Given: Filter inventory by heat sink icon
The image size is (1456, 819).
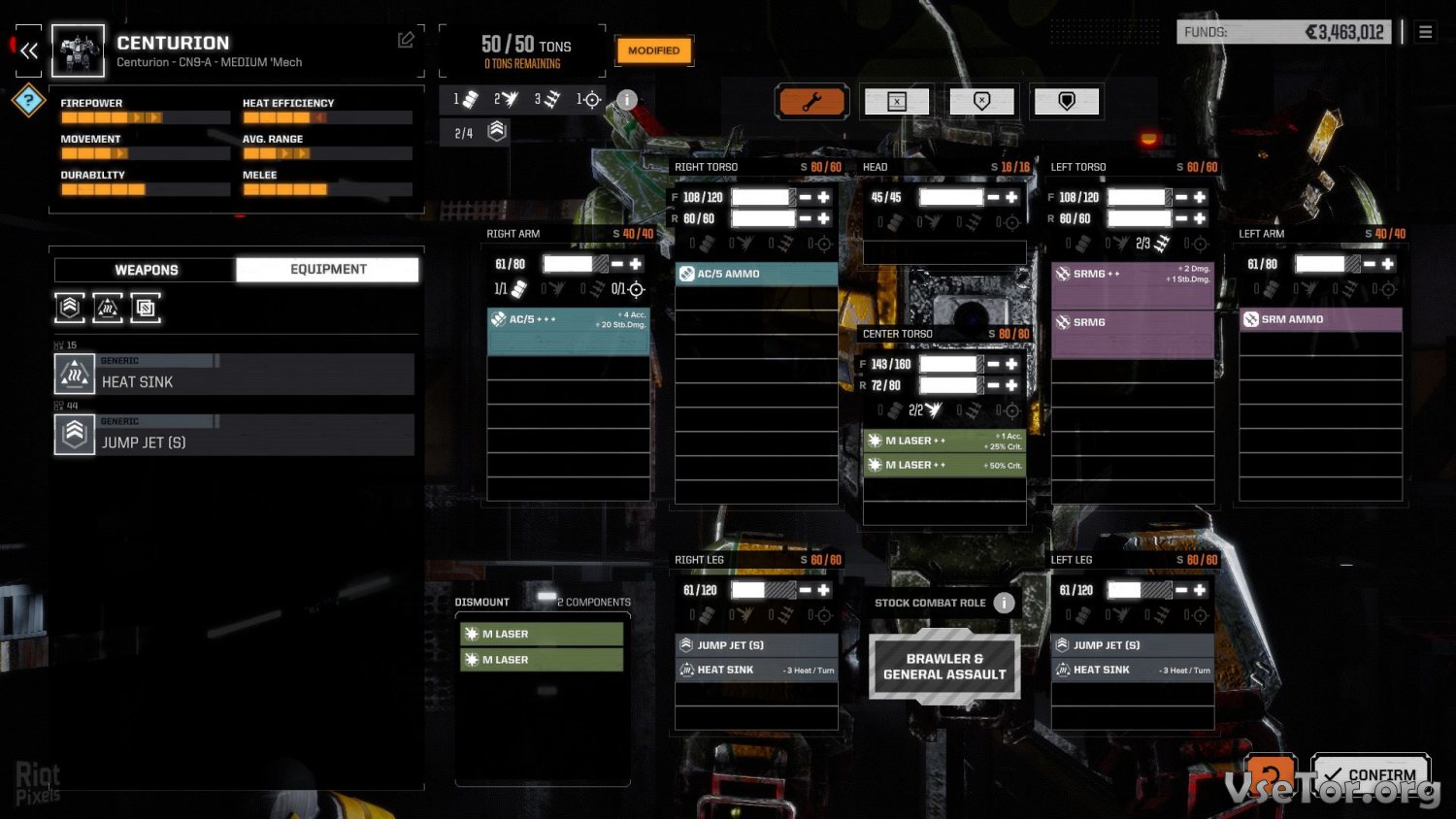Looking at the screenshot, I should click(108, 308).
